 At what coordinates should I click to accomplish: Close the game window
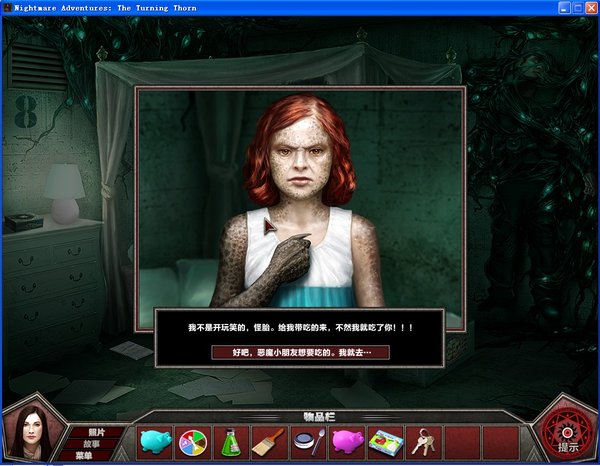(x=588, y=8)
